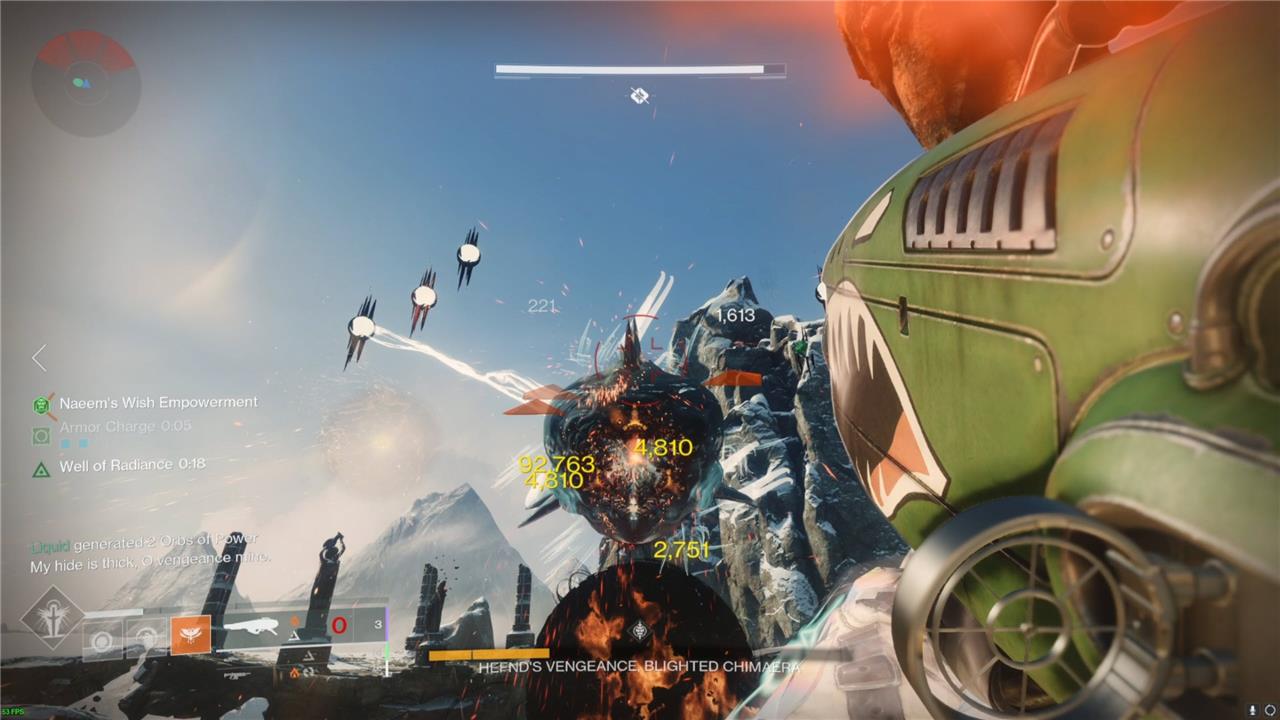Click the Naeem's Wish Empowerment buff icon
Viewport: 1280px width, 720px height.
[x=41, y=404]
